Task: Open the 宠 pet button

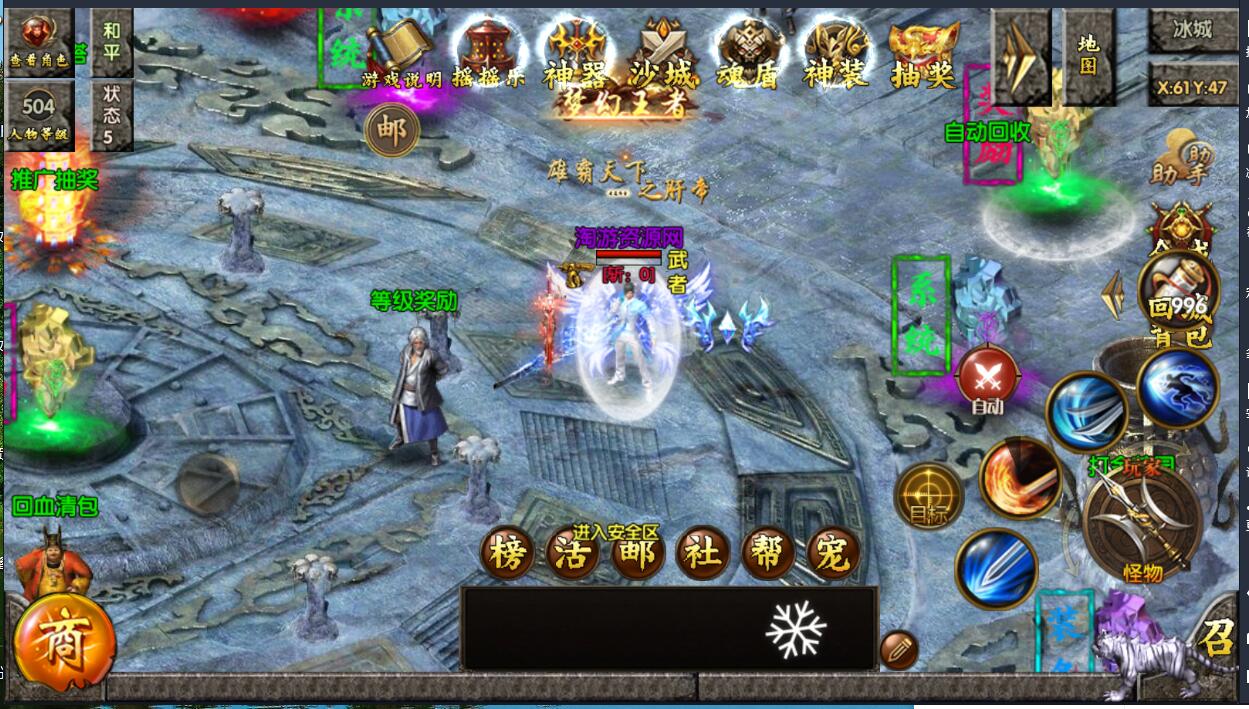Action: click(x=833, y=553)
